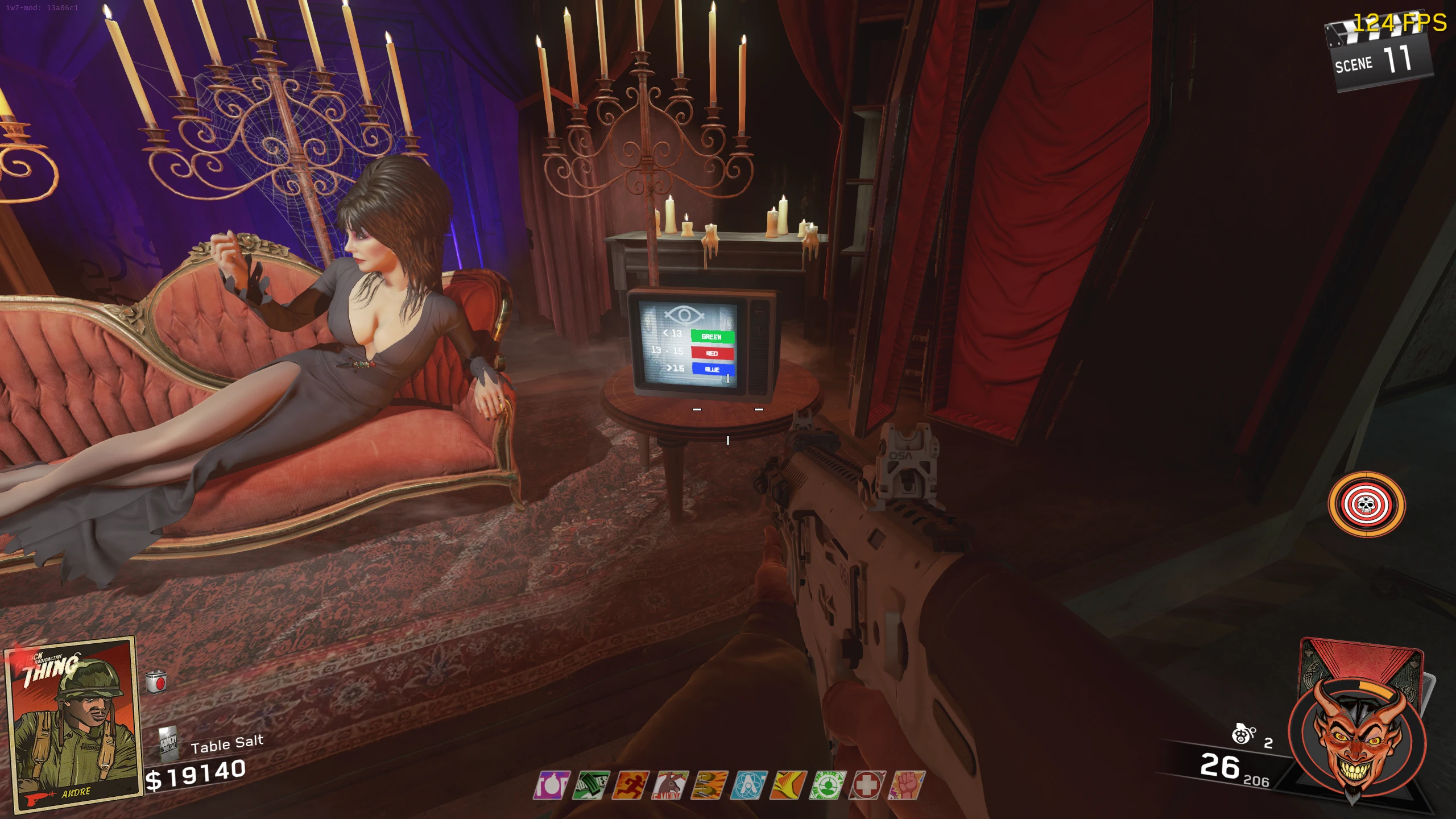Select the green Quickies perk icon
1456x819 pixels.
click(x=591, y=785)
